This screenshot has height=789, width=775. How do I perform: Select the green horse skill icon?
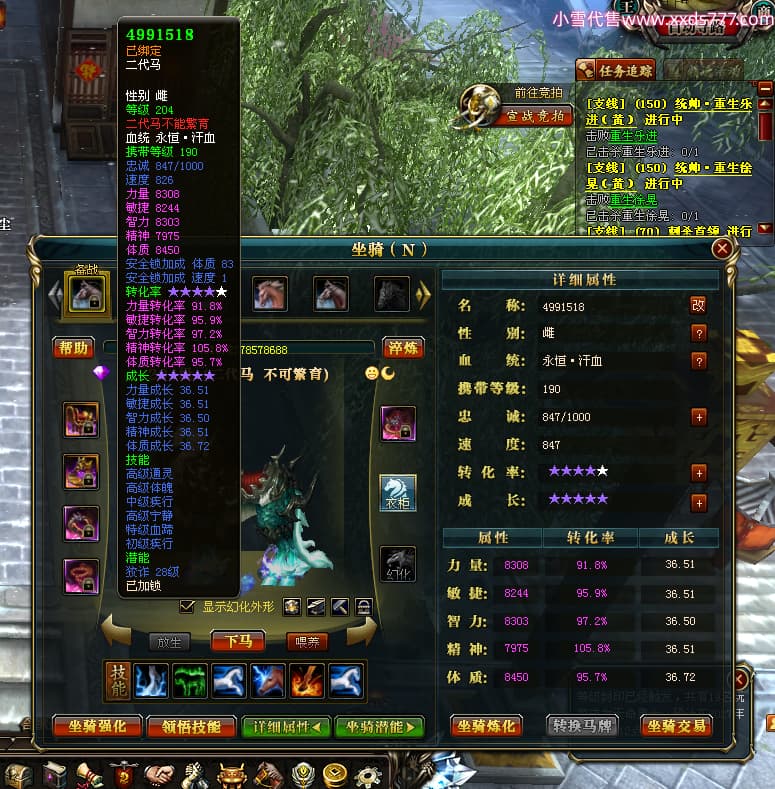[189, 681]
